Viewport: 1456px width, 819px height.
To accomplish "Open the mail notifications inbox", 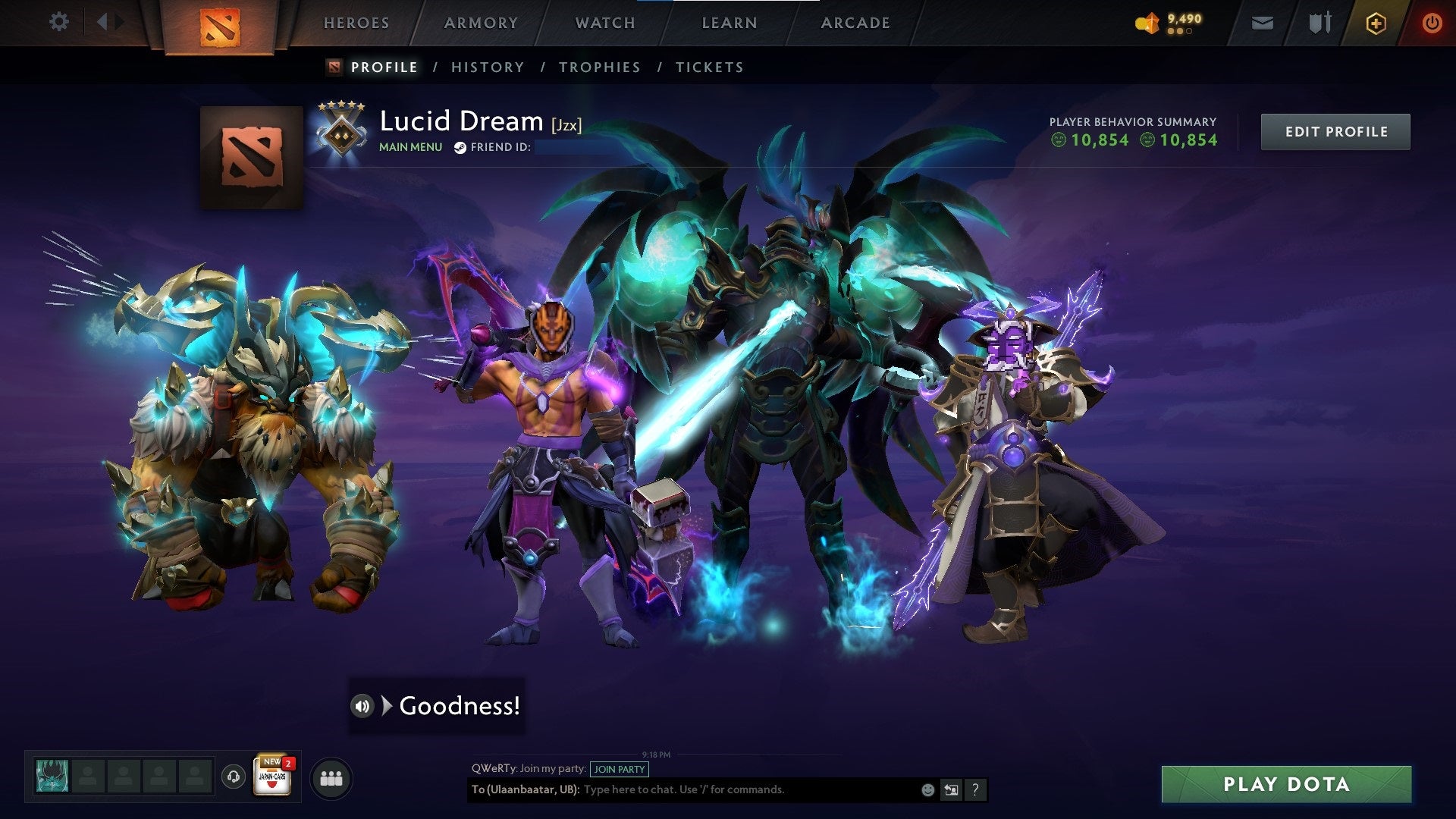I will [x=1261, y=23].
